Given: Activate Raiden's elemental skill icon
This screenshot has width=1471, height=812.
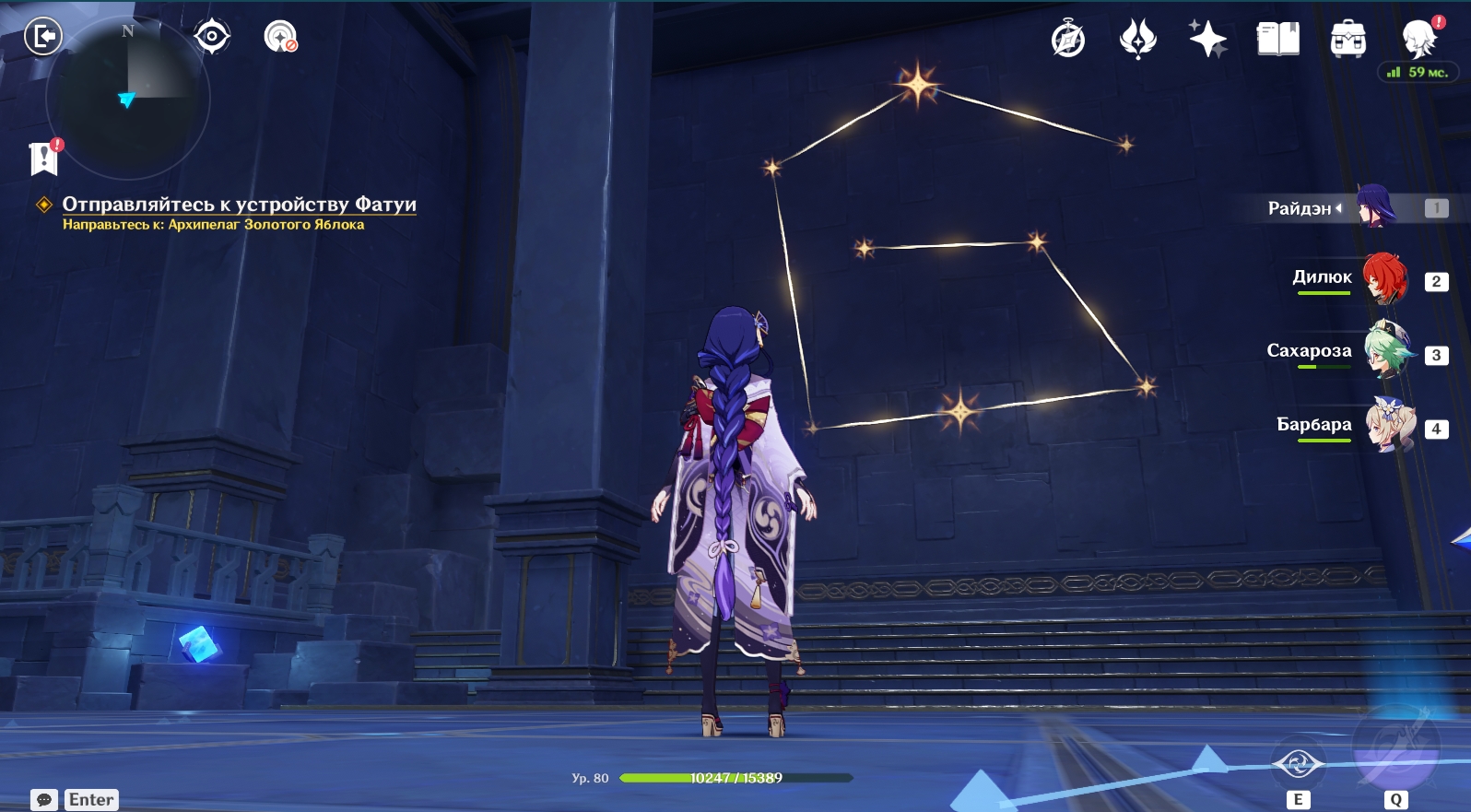Looking at the screenshot, I should click(x=1298, y=764).
